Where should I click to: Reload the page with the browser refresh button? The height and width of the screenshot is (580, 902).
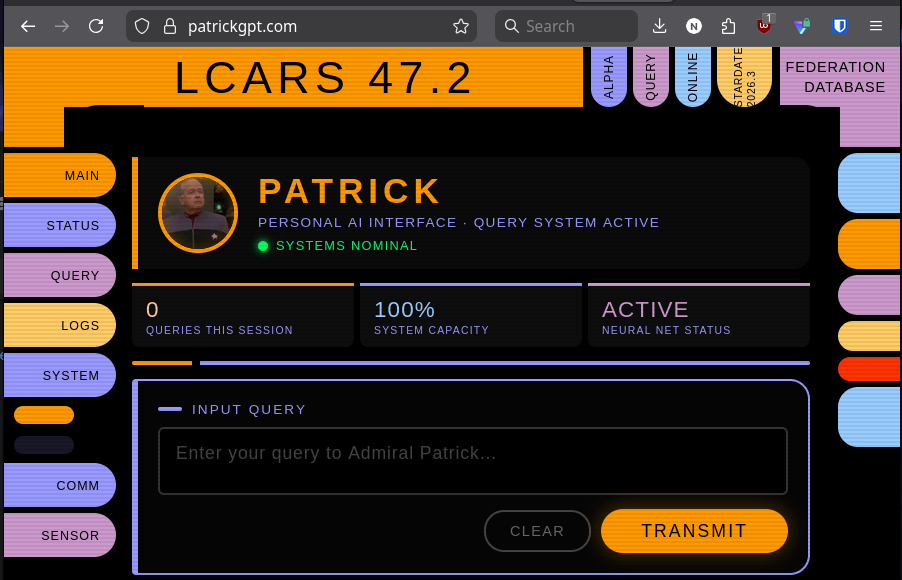click(x=96, y=26)
